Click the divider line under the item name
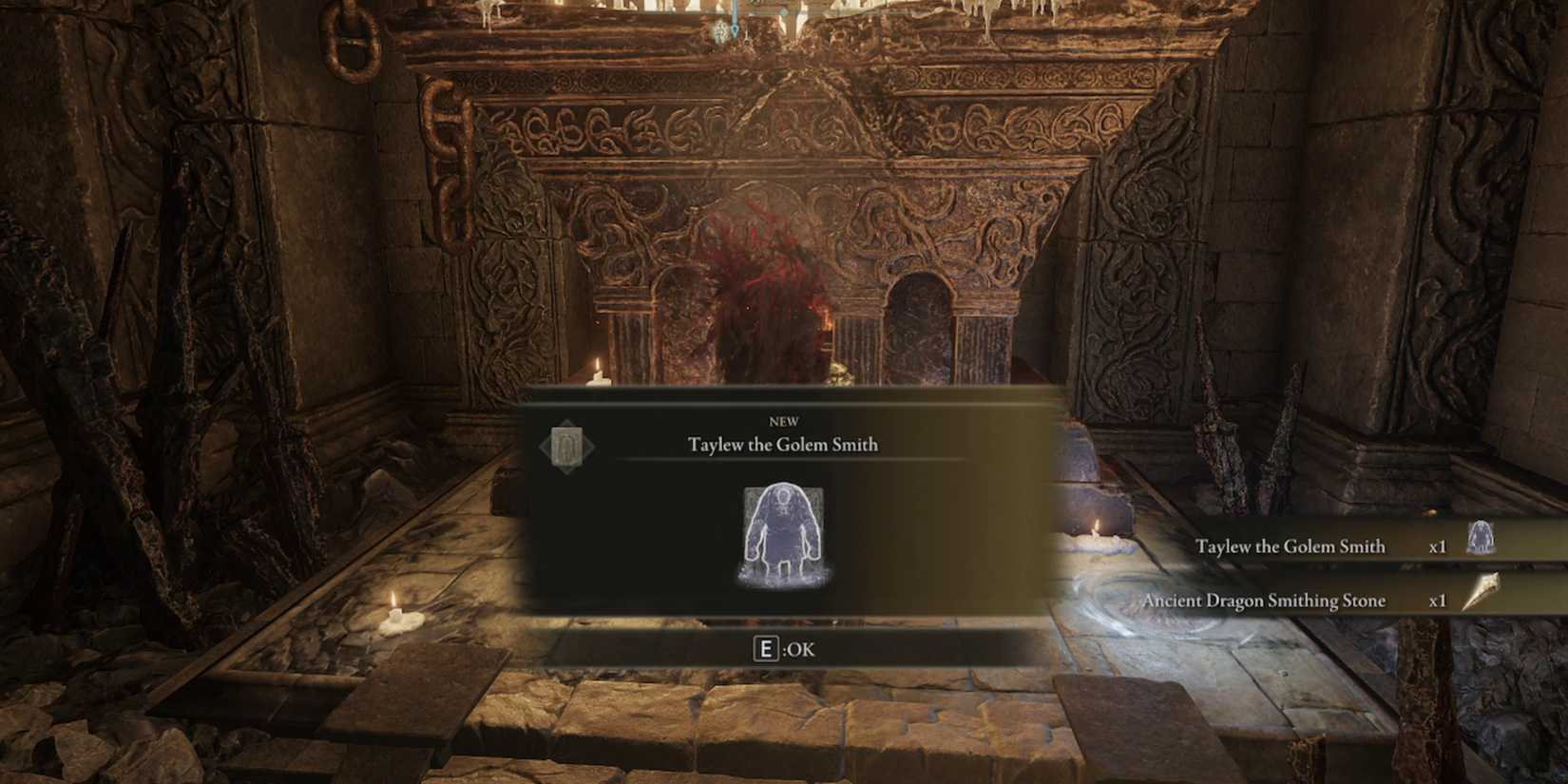 click(782, 461)
